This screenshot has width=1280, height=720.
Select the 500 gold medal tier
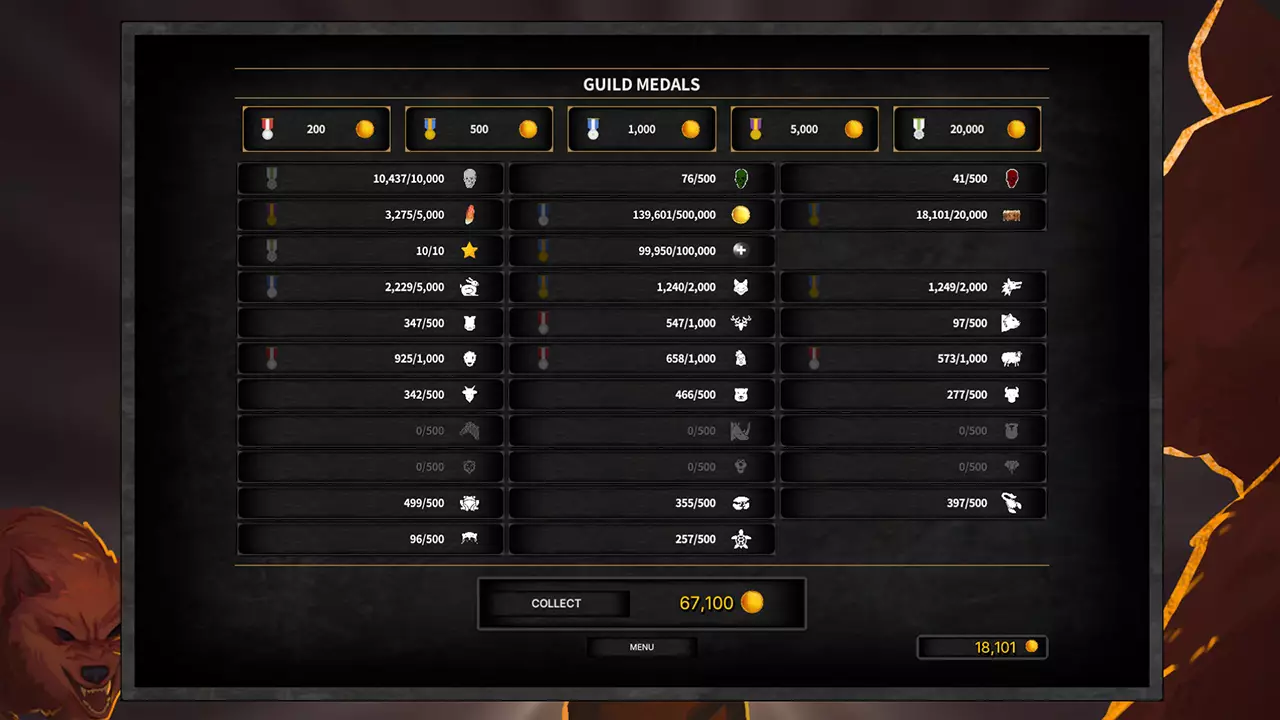click(x=479, y=129)
